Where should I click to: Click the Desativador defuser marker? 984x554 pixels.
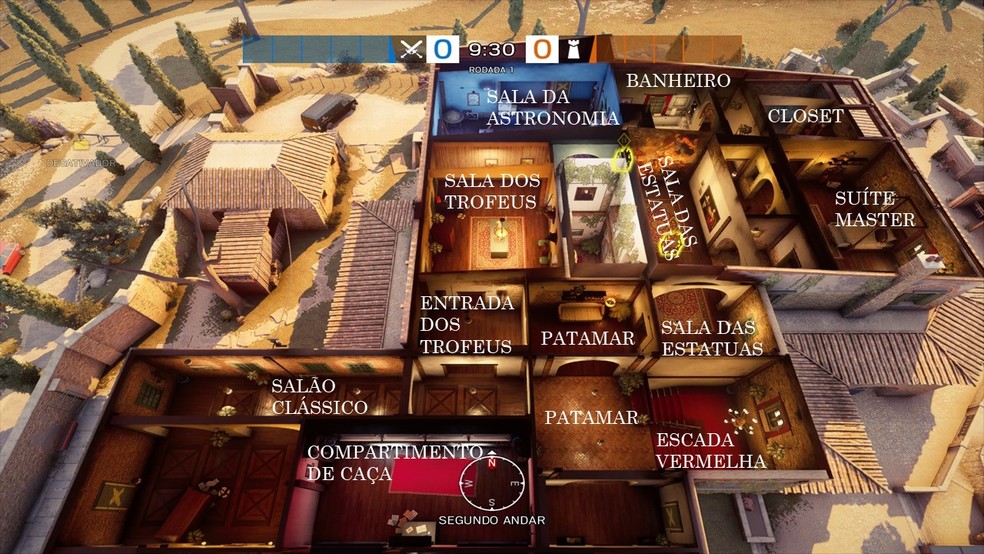pyautogui.click(x=80, y=146)
